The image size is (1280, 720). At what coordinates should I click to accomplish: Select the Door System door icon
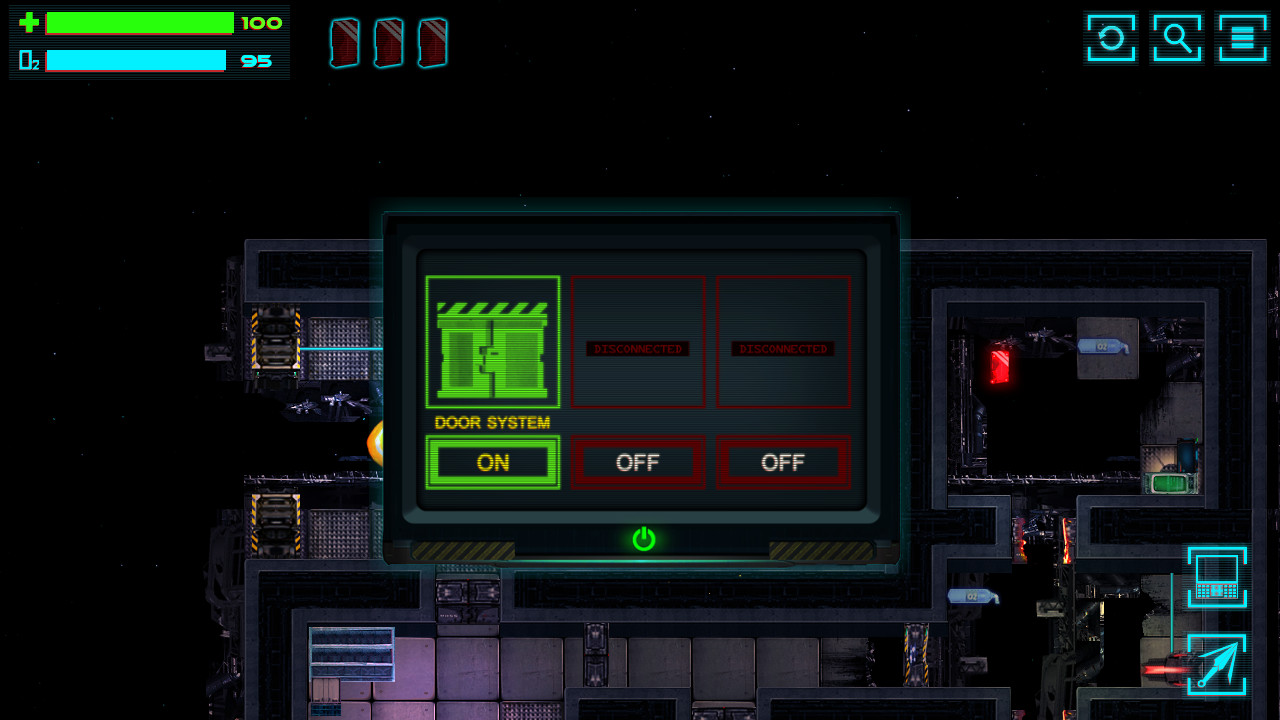492,342
